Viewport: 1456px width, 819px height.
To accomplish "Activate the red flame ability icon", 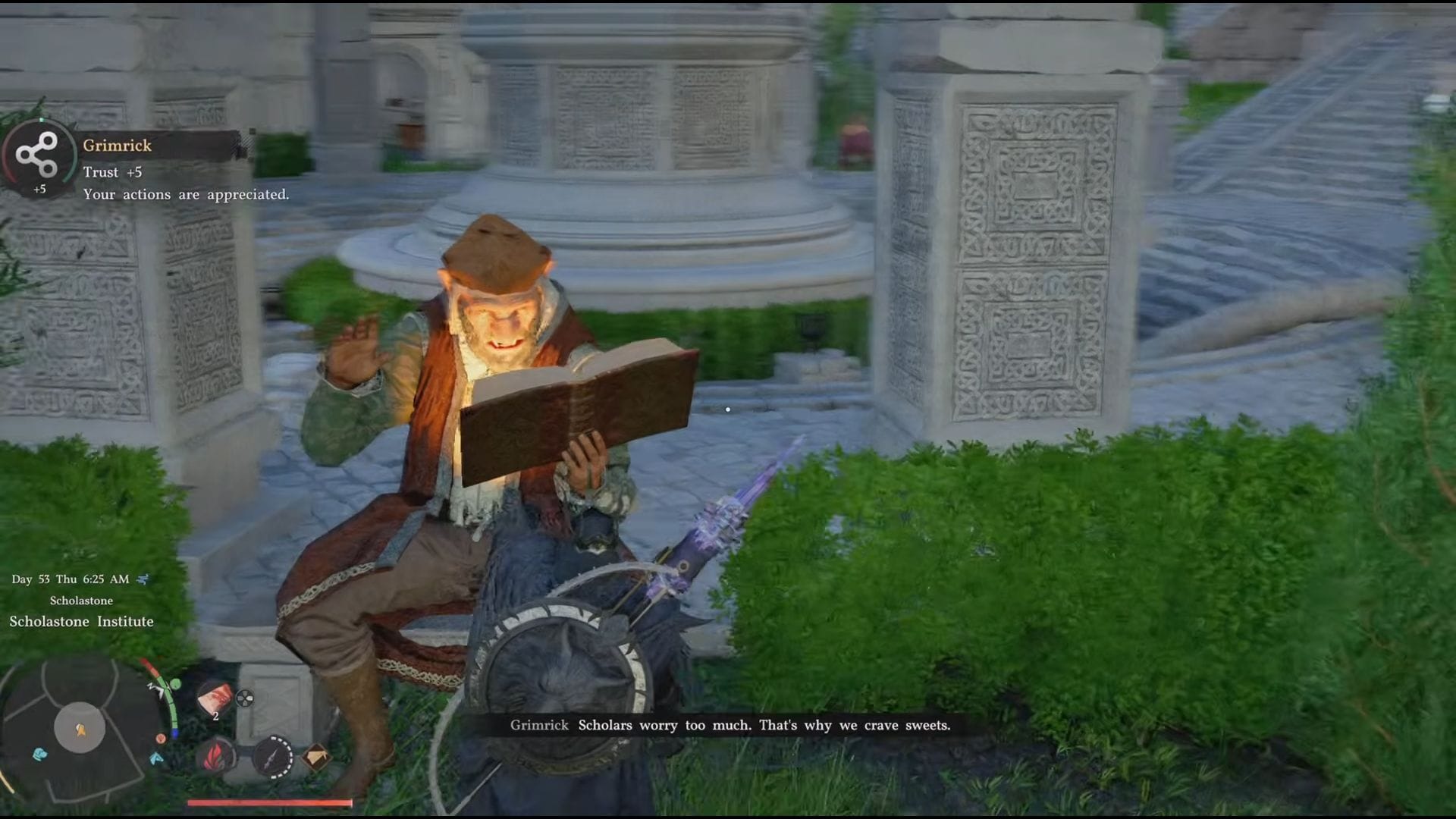I will 215,756.
